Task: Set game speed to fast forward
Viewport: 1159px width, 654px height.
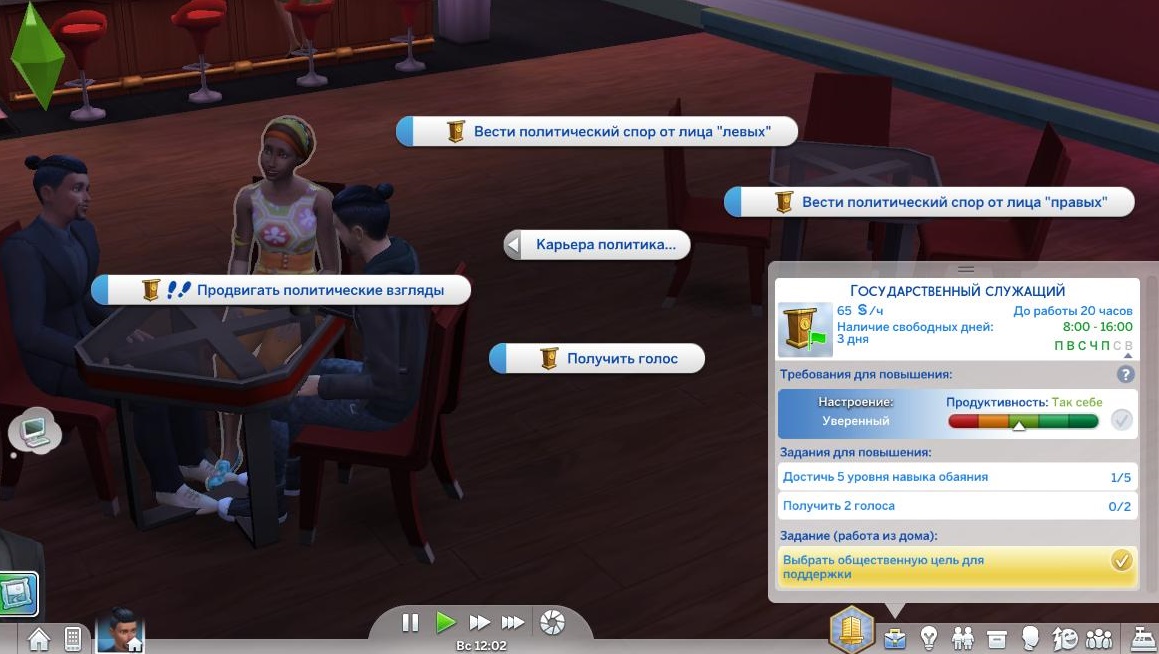Action: pyautogui.click(x=480, y=623)
